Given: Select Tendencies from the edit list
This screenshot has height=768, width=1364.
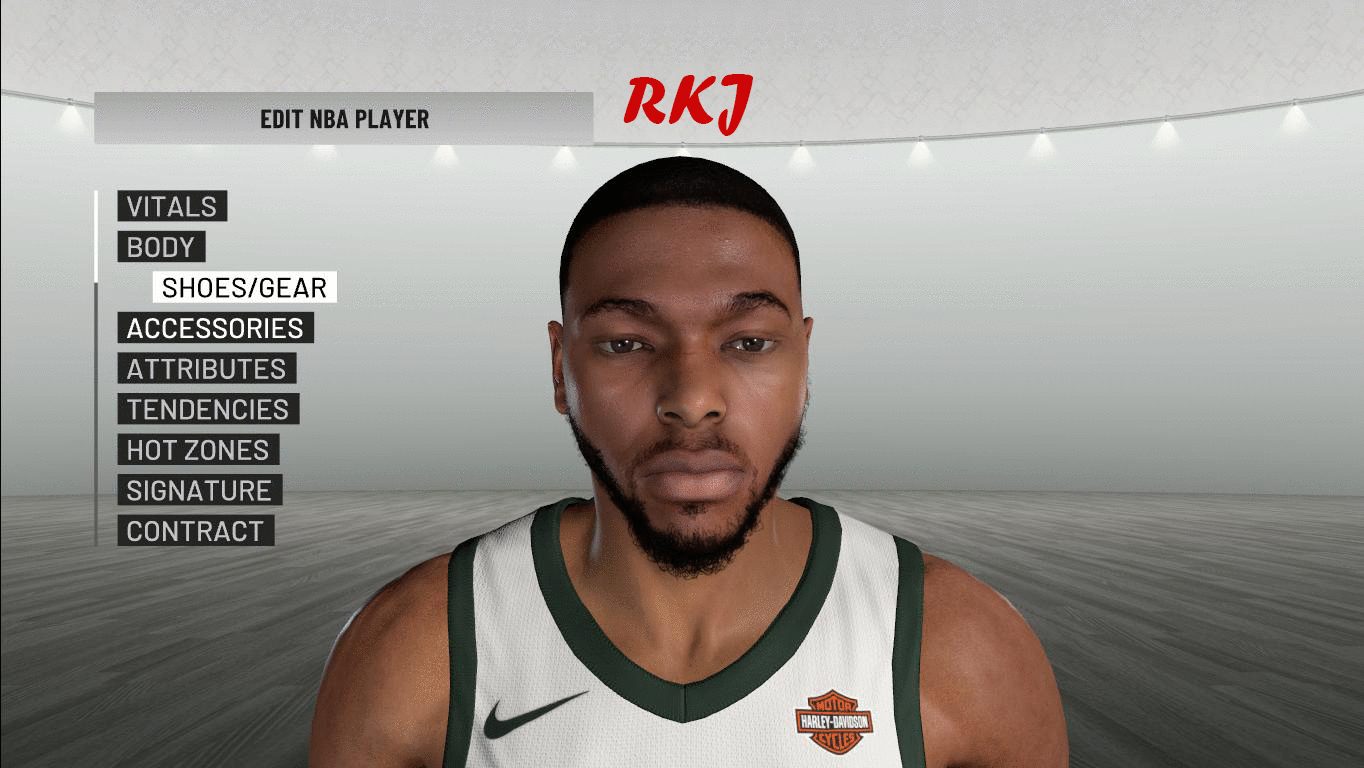Looking at the screenshot, I should pyautogui.click(x=207, y=410).
